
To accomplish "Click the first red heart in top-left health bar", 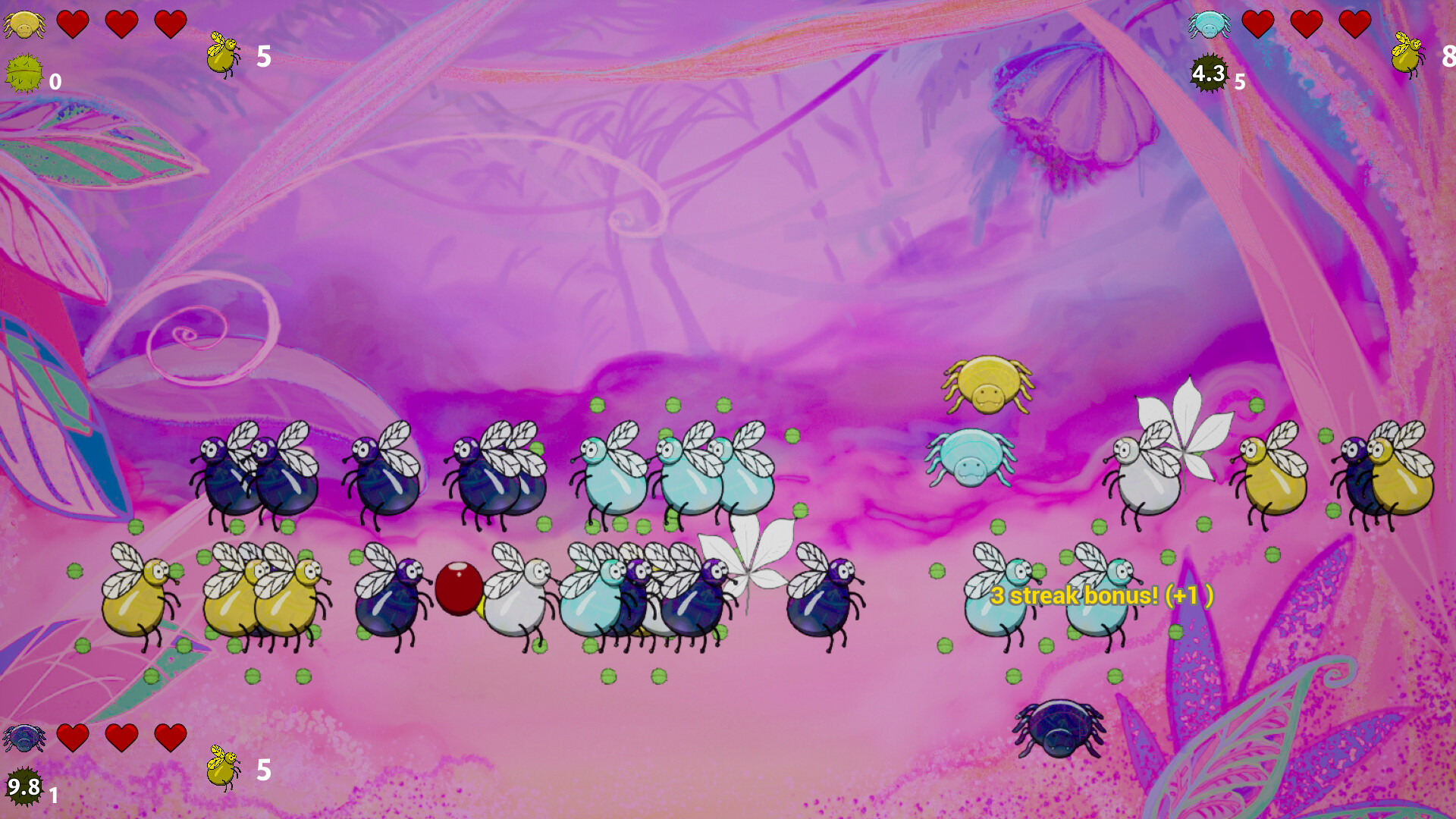I will point(72,23).
